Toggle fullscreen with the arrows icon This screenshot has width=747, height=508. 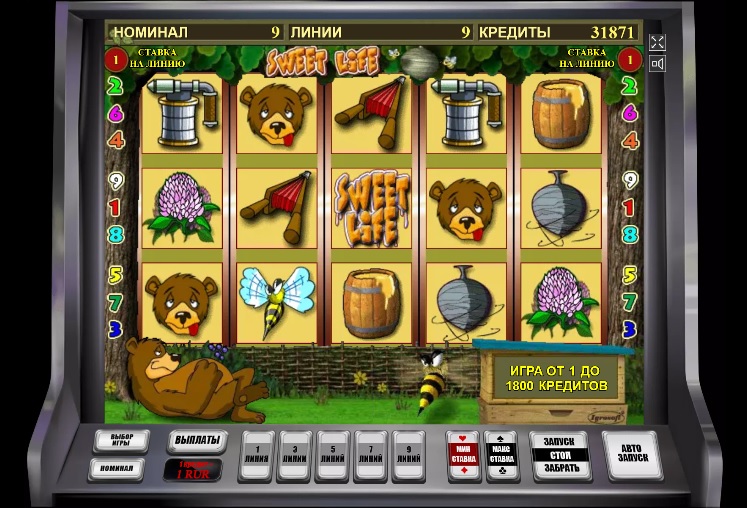point(657,42)
